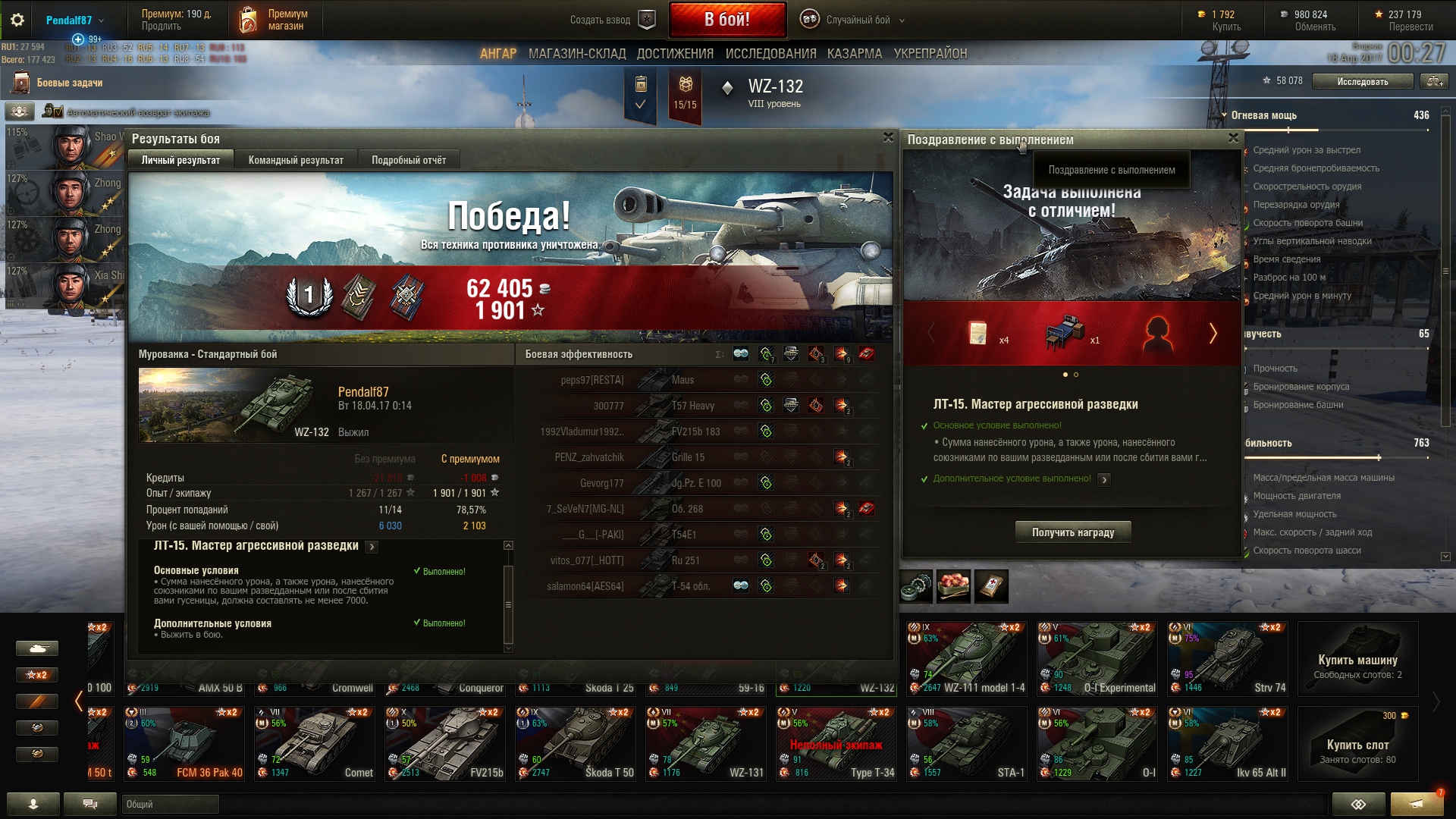Open the Подробный отчёт tab
Screen dimensions: 1456x819
click(409, 160)
